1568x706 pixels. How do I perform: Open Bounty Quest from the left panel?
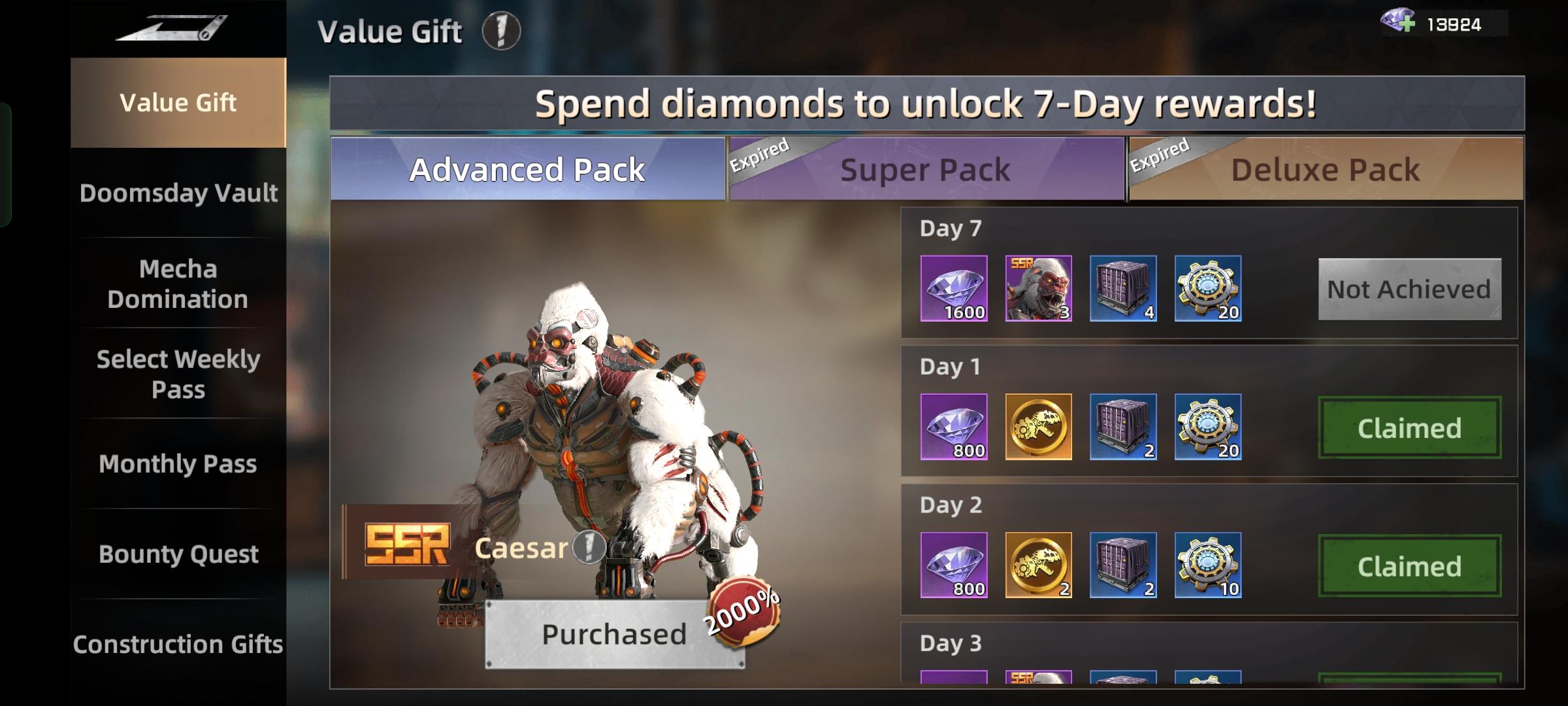pos(179,554)
